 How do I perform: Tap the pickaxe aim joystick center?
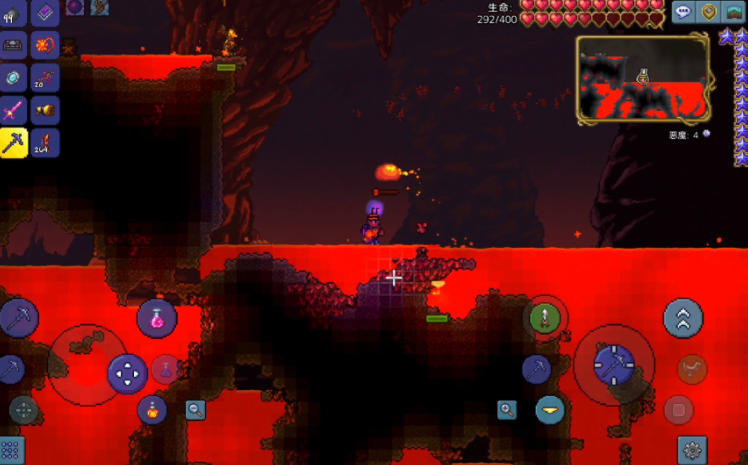(613, 365)
